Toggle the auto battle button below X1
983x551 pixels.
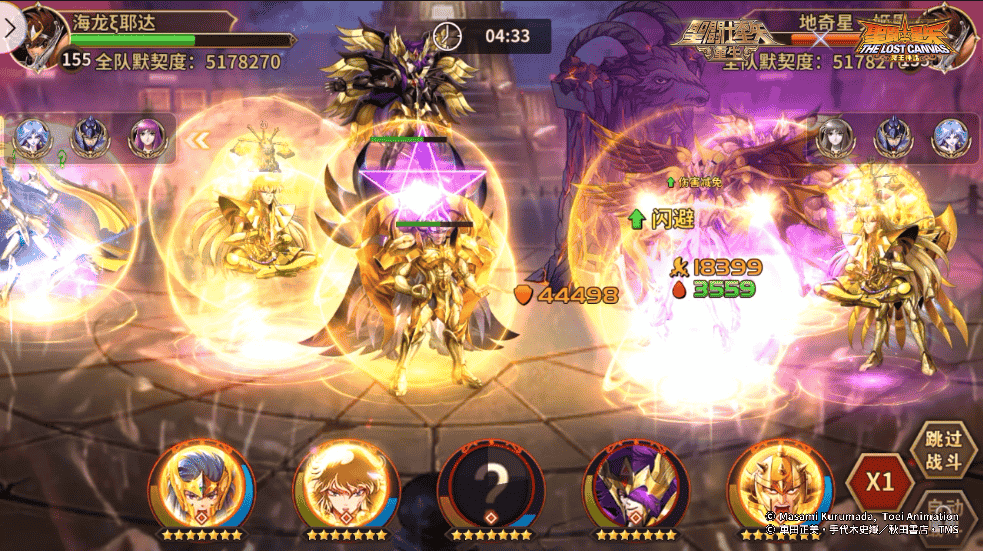[x=944, y=510]
